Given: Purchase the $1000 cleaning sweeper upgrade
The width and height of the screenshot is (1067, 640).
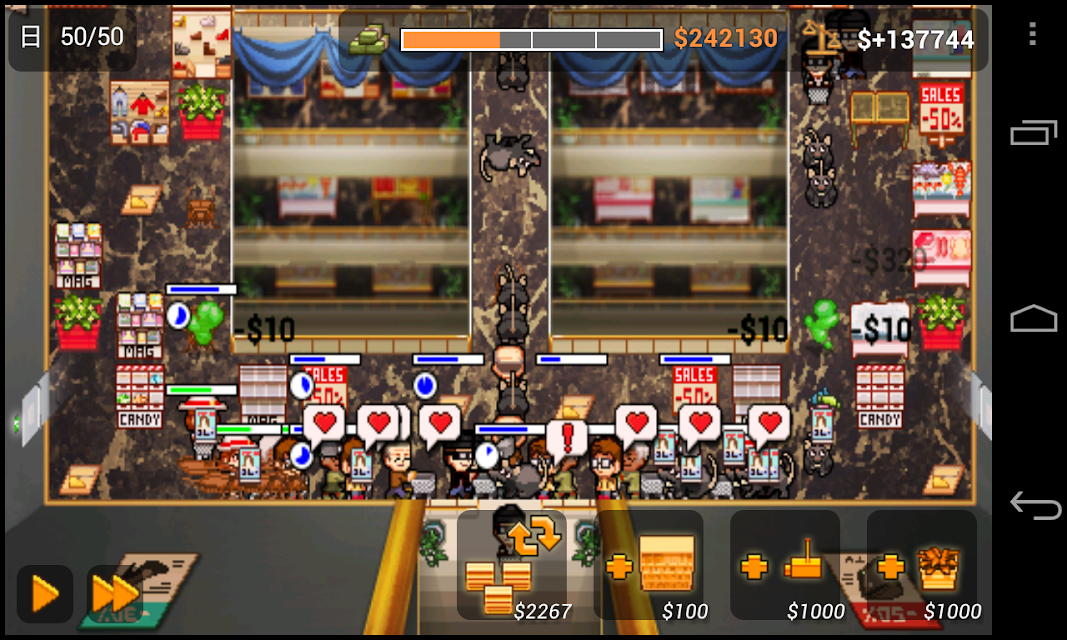Looking at the screenshot, I should [785, 565].
